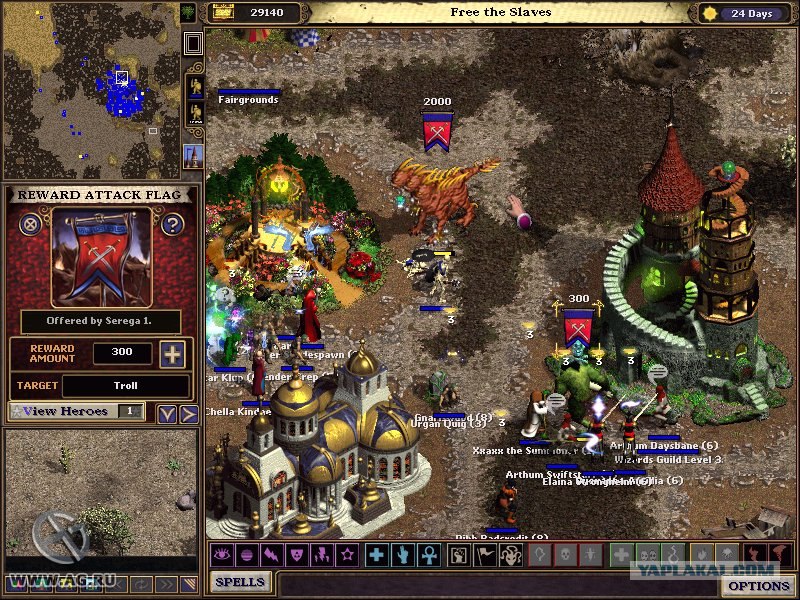This screenshot has width=800, height=600.
Task: Activate the blue cross healing spell
Action: tap(376, 554)
